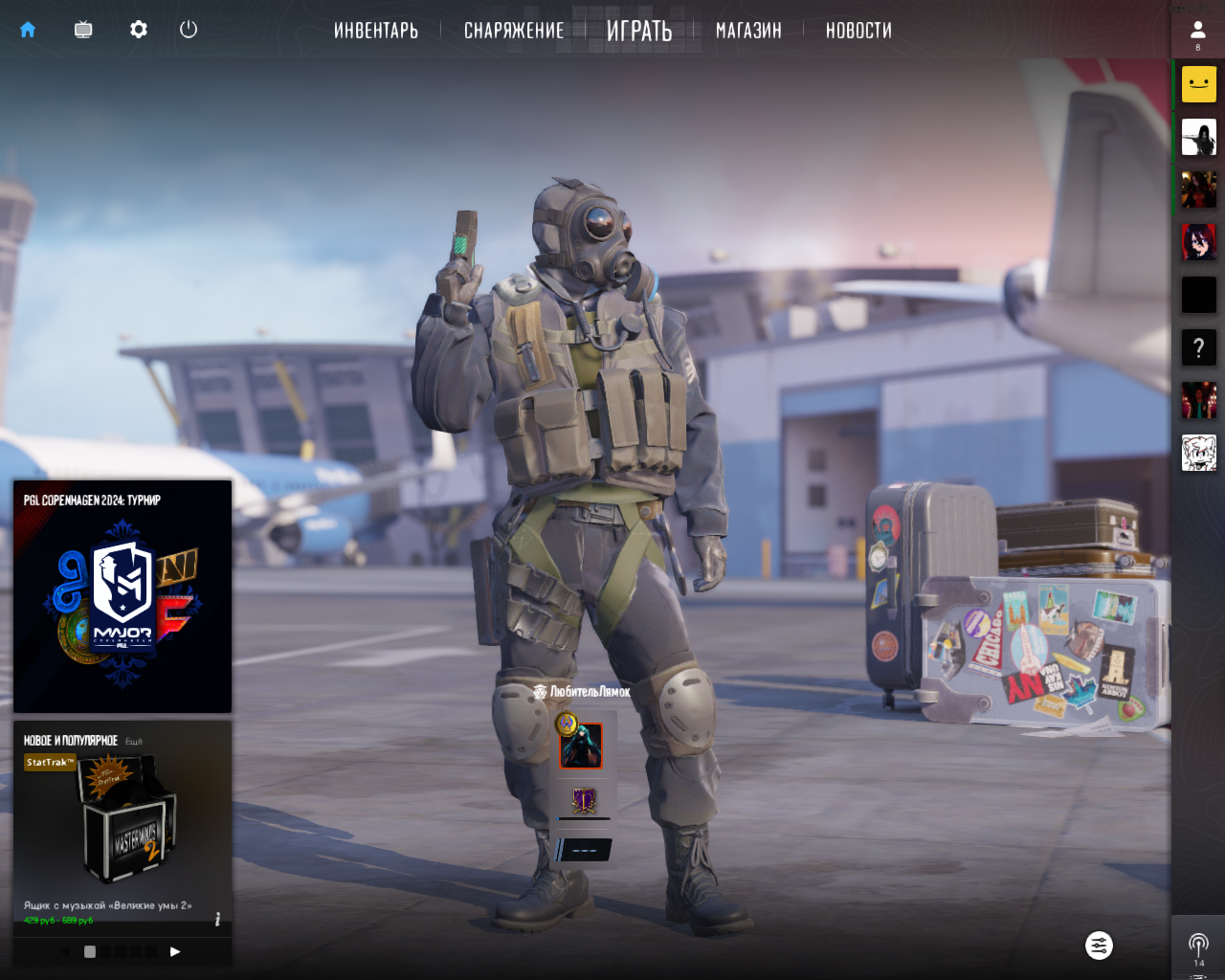Open the ИНВЕНТАРЬ tab
Screen dimensions: 1225x980
pyautogui.click(x=376, y=31)
